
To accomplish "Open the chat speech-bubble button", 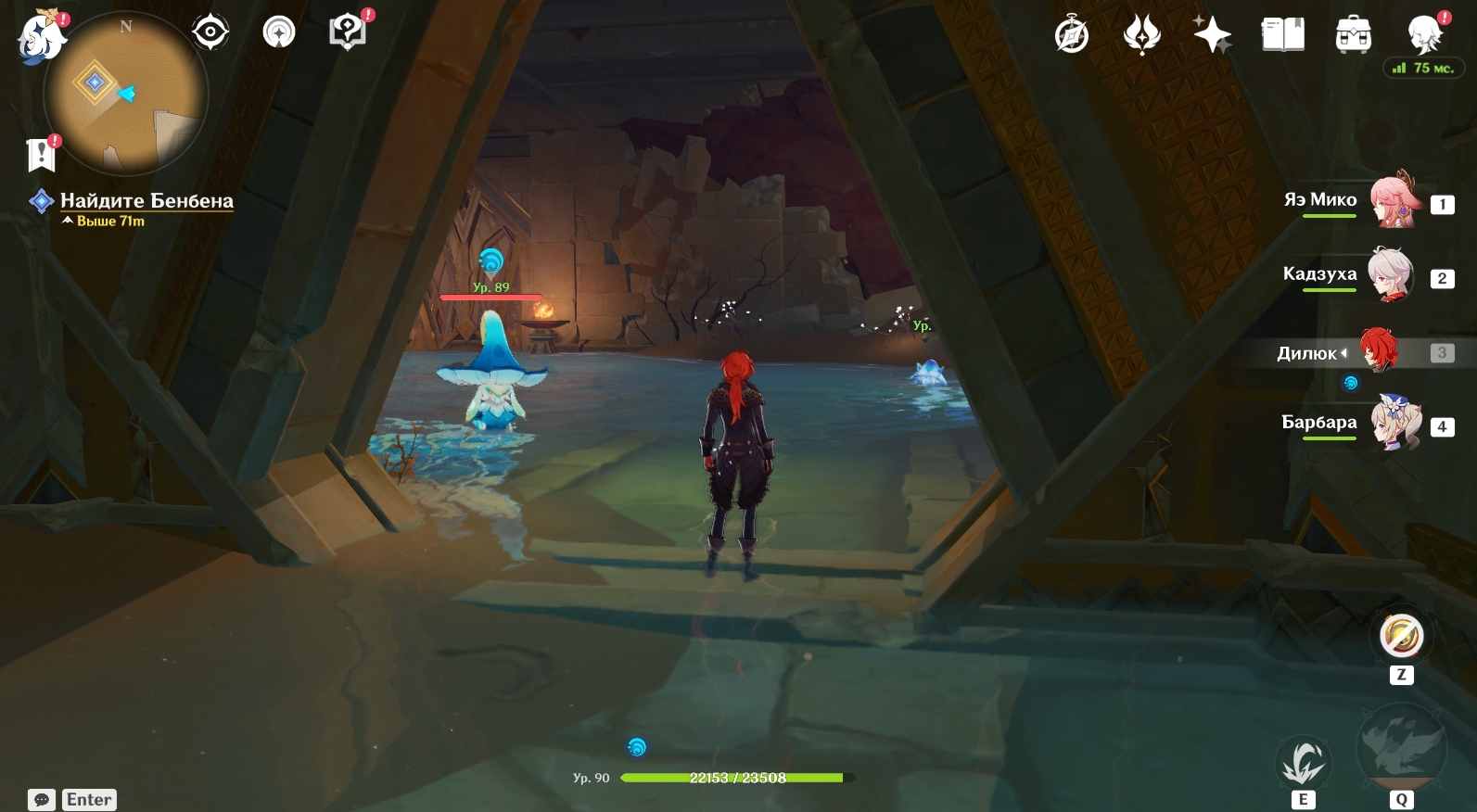I will (42, 800).
